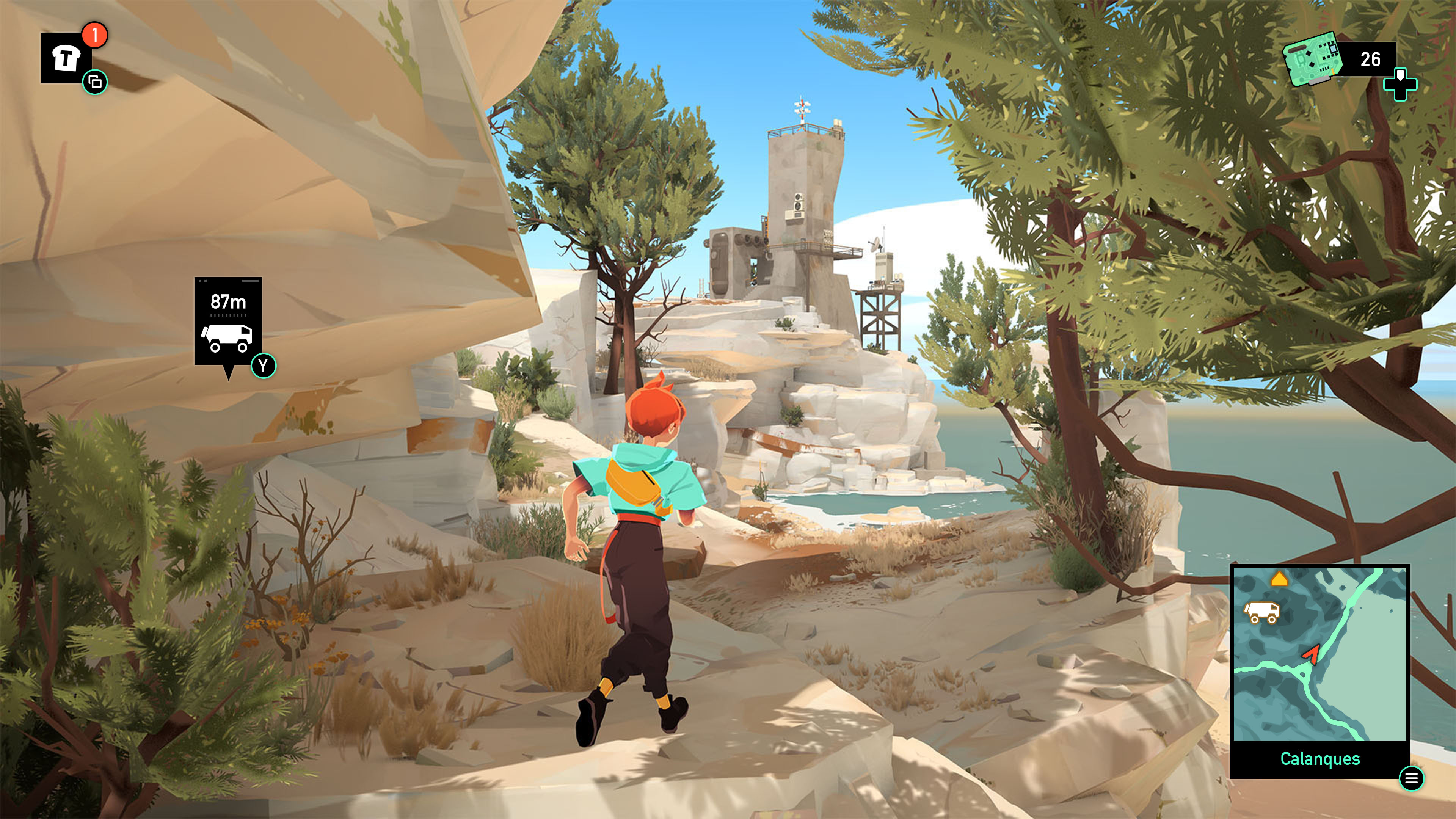The height and width of the screenshot is (819, 1456).
Task: Click the orange triangle minimap marker
Action: click(1279, 579)
